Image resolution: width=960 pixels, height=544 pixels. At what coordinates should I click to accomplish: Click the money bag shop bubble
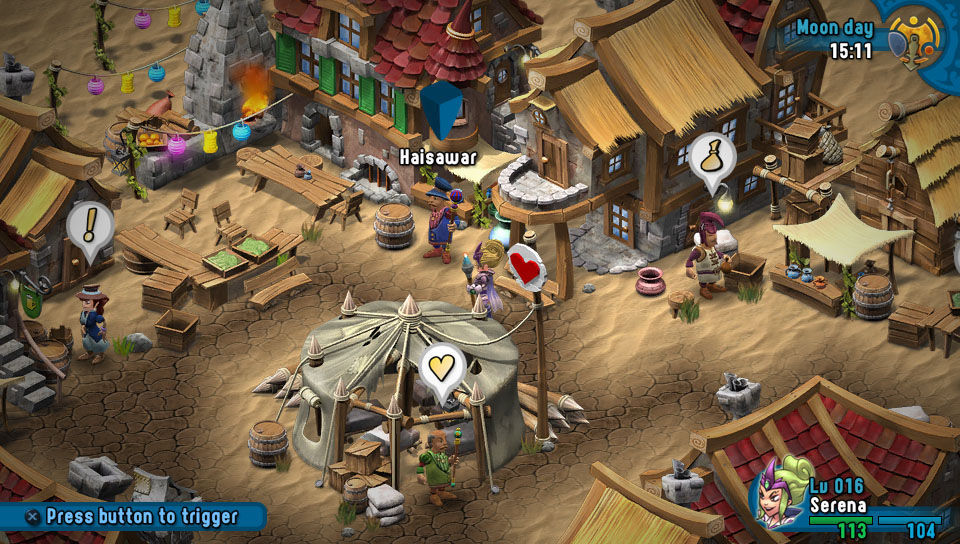pos(712,158)
